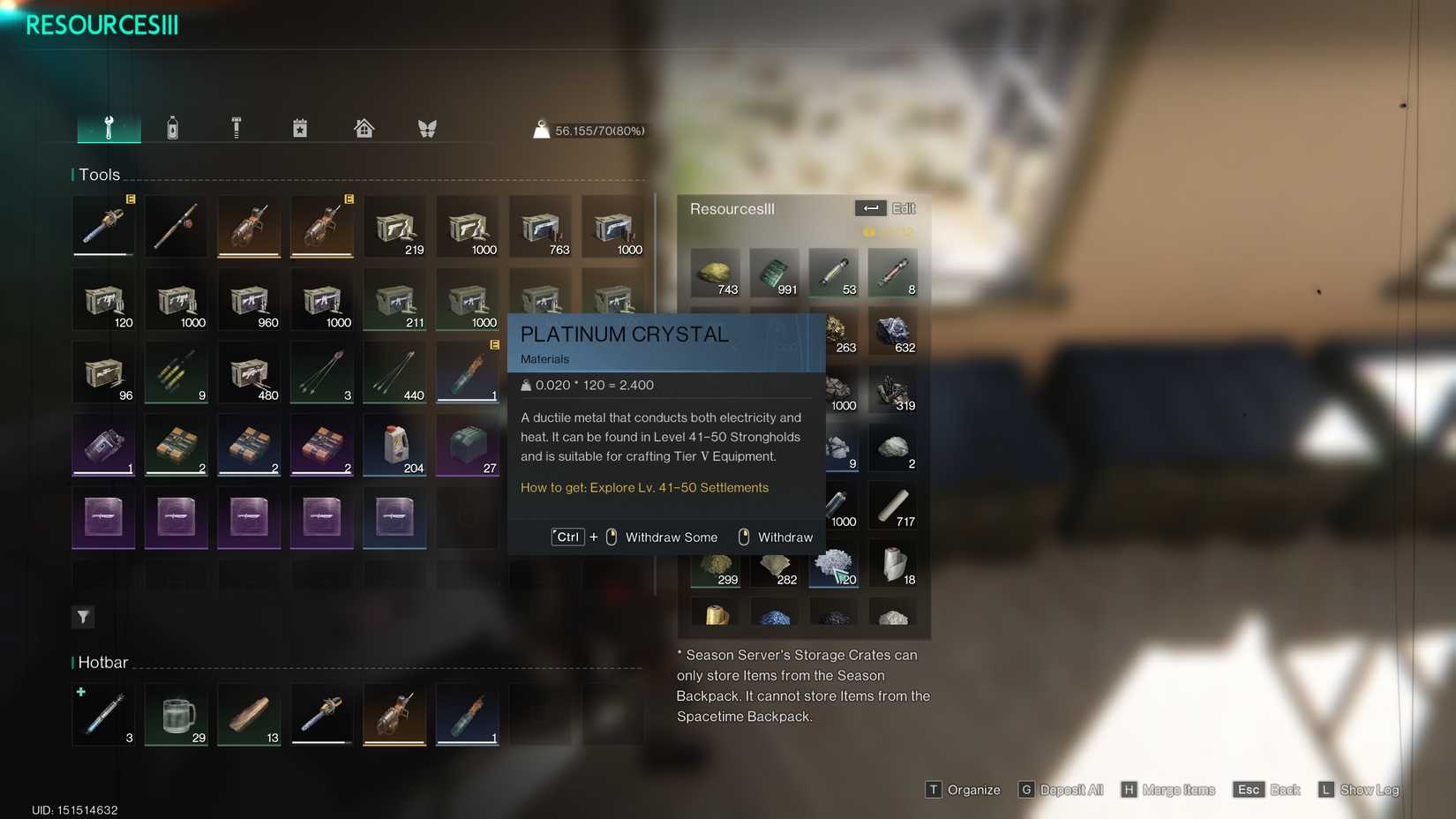Screen dimensions: 1456x819
Task: Select the mug stack of 29
Action: pyautogui.click(x=176, y=713)
